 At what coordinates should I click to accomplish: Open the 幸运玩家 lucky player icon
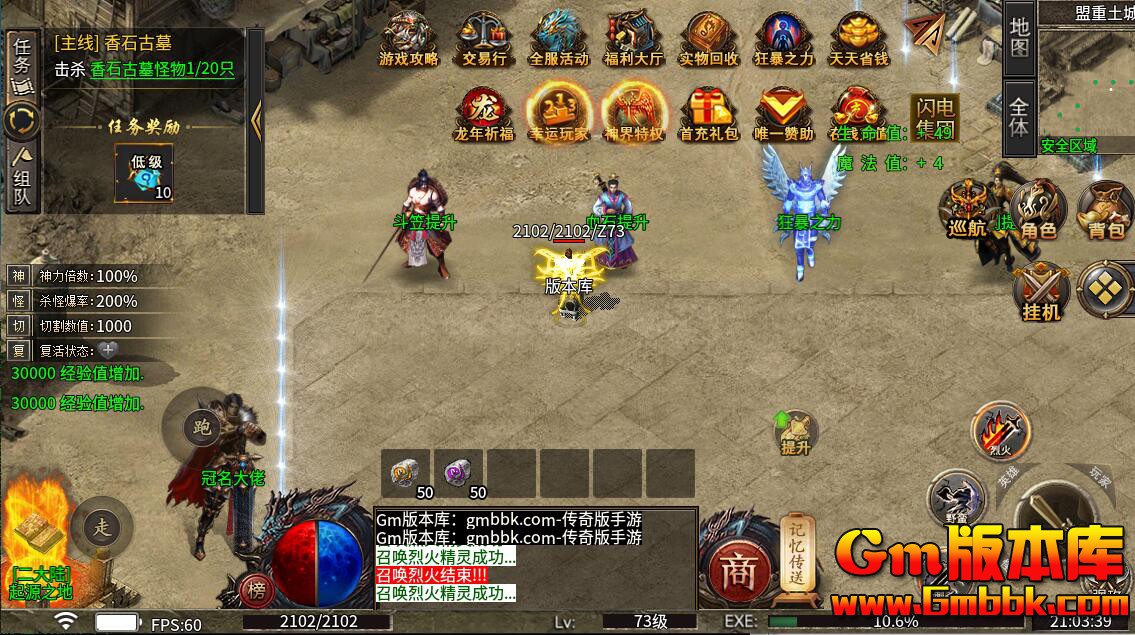tap(558, 112)
